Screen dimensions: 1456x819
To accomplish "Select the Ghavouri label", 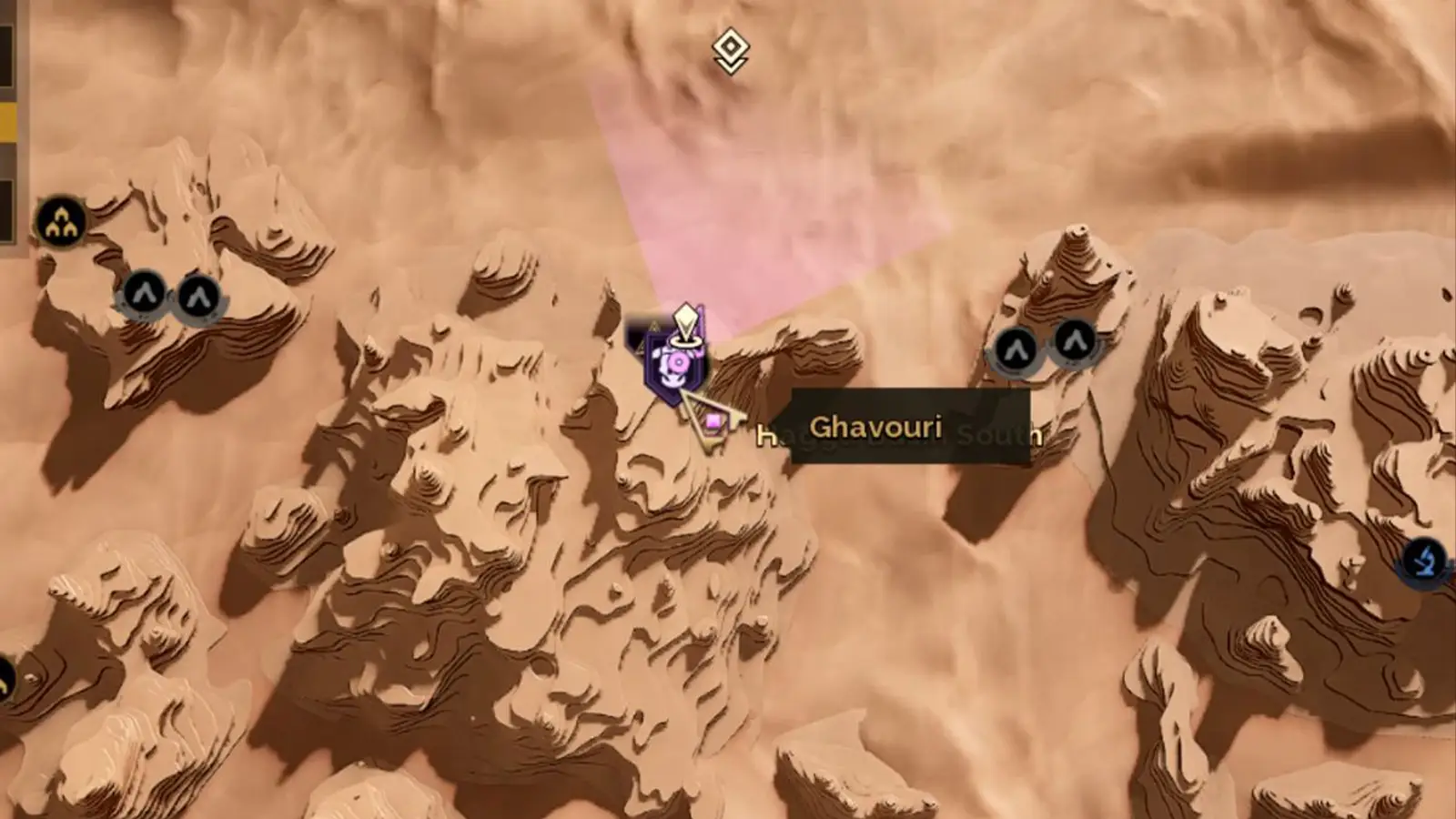I will (877, 429).
